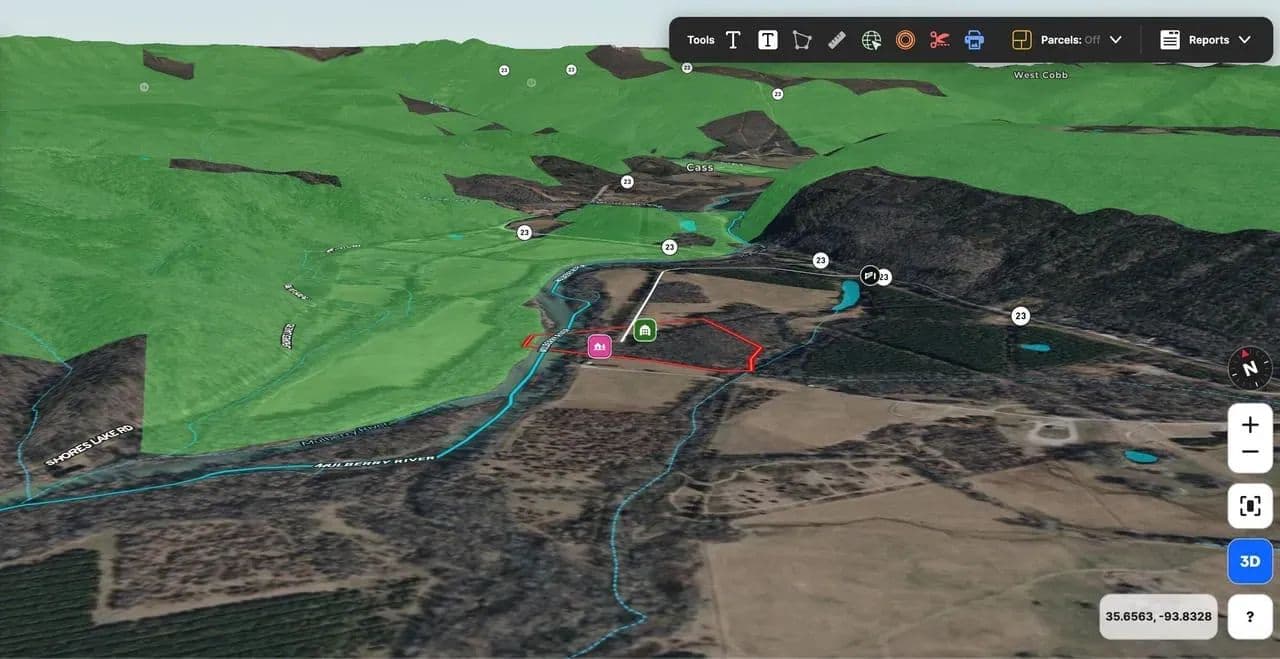Pick the ruler measurement tool
This screenshot has width=1280, height=659.
coord(838,40)
